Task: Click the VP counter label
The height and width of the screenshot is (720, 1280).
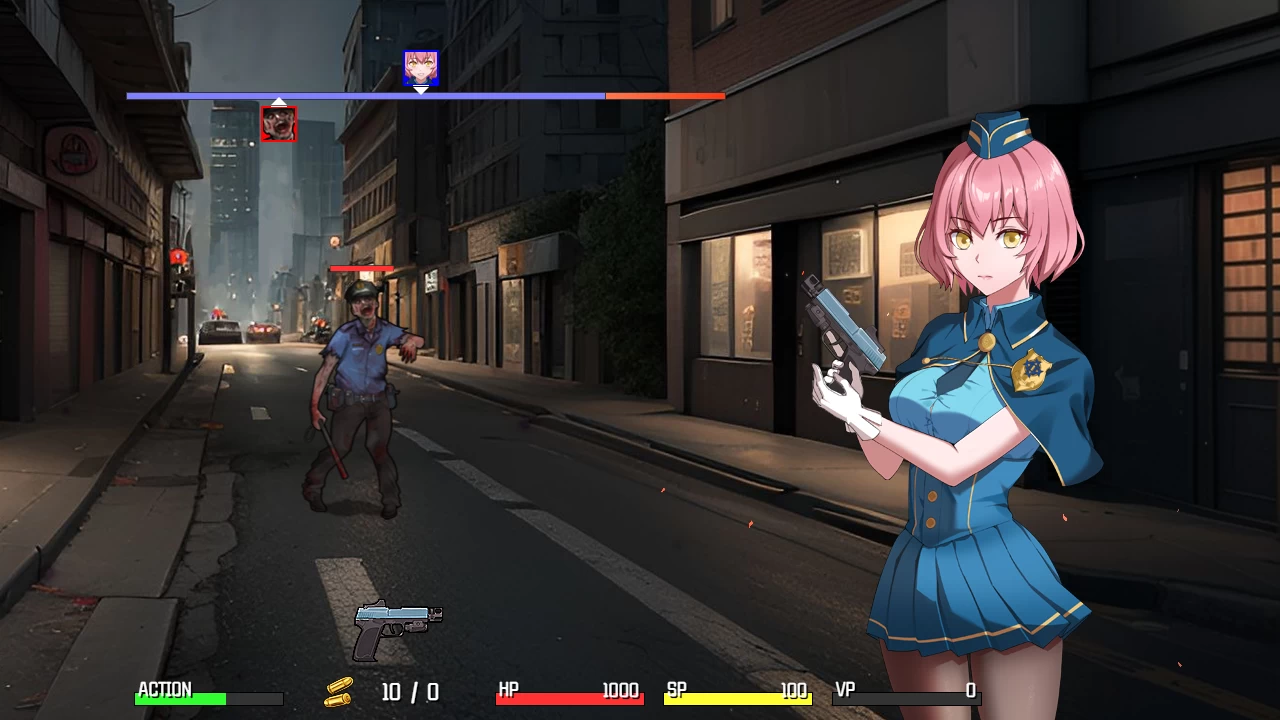Action: point(843,690)
